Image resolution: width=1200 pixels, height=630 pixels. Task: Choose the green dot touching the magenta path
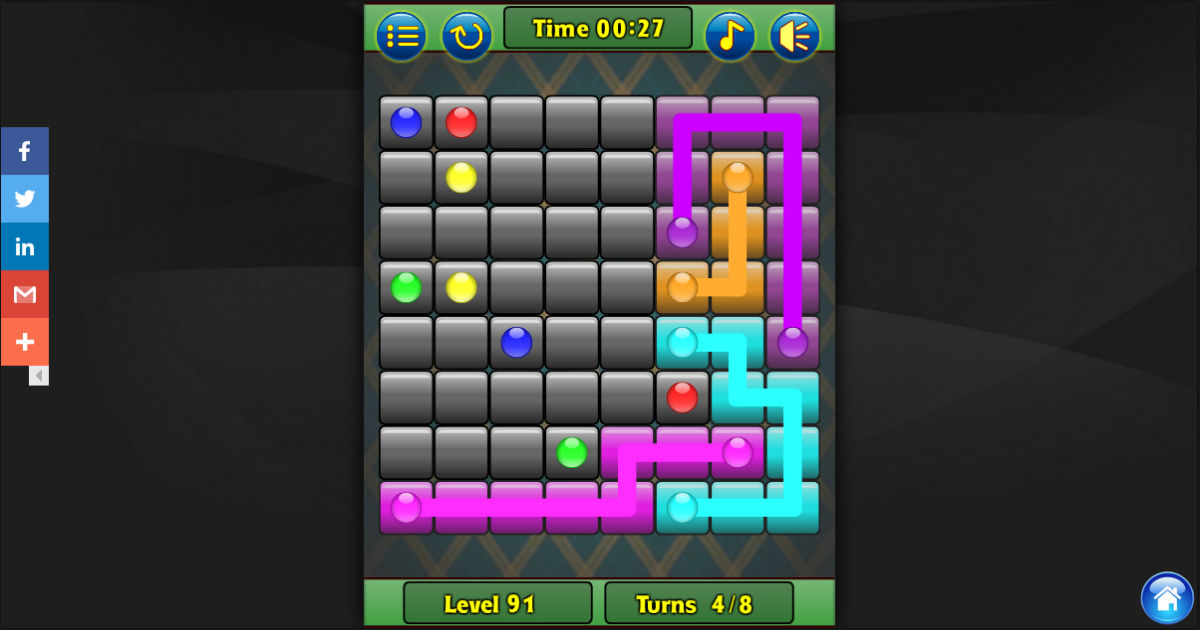(x=571, y=452)
